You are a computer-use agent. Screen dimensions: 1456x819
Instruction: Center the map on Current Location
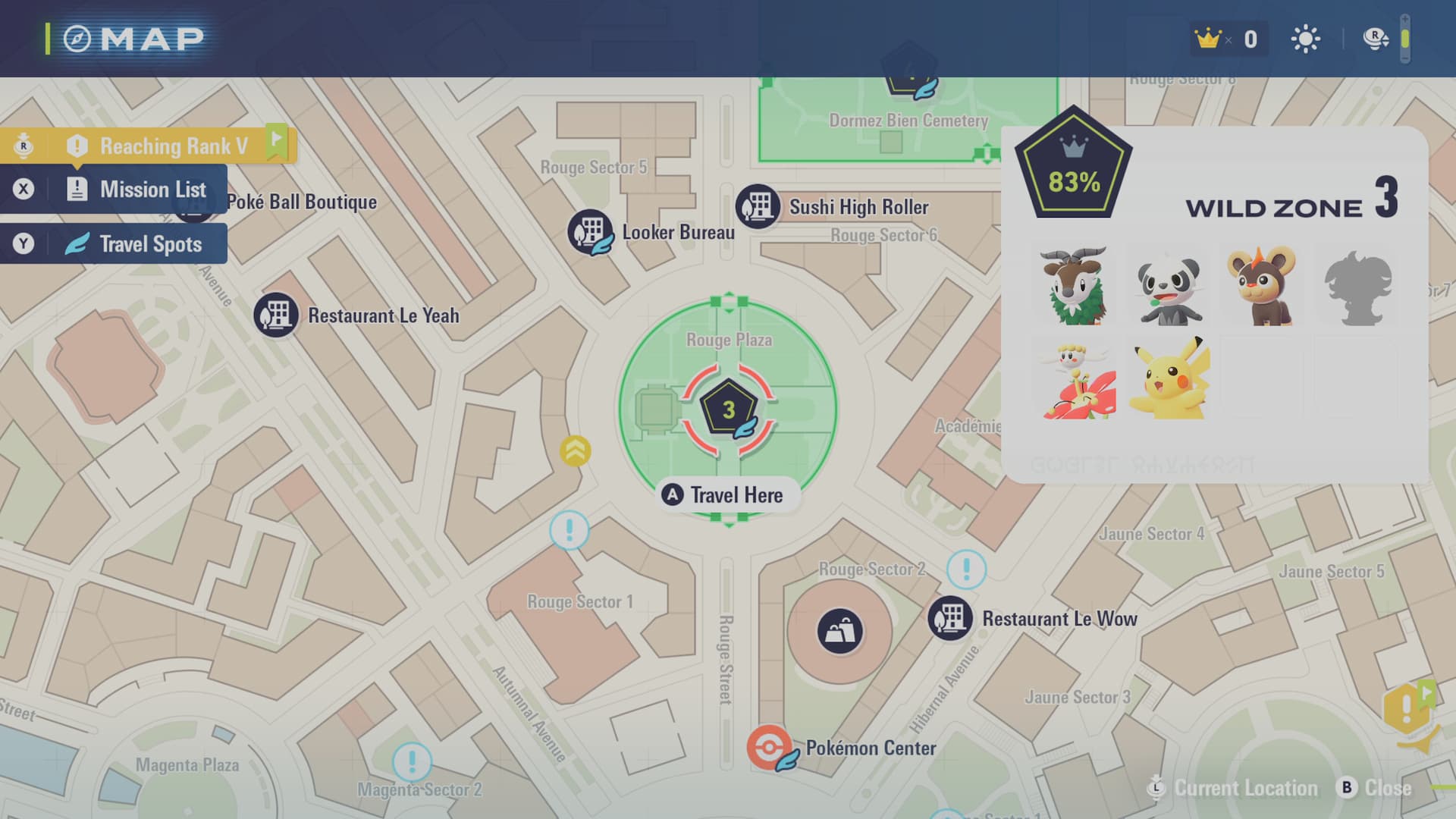pyautogui.click(x=1235, y=789)
